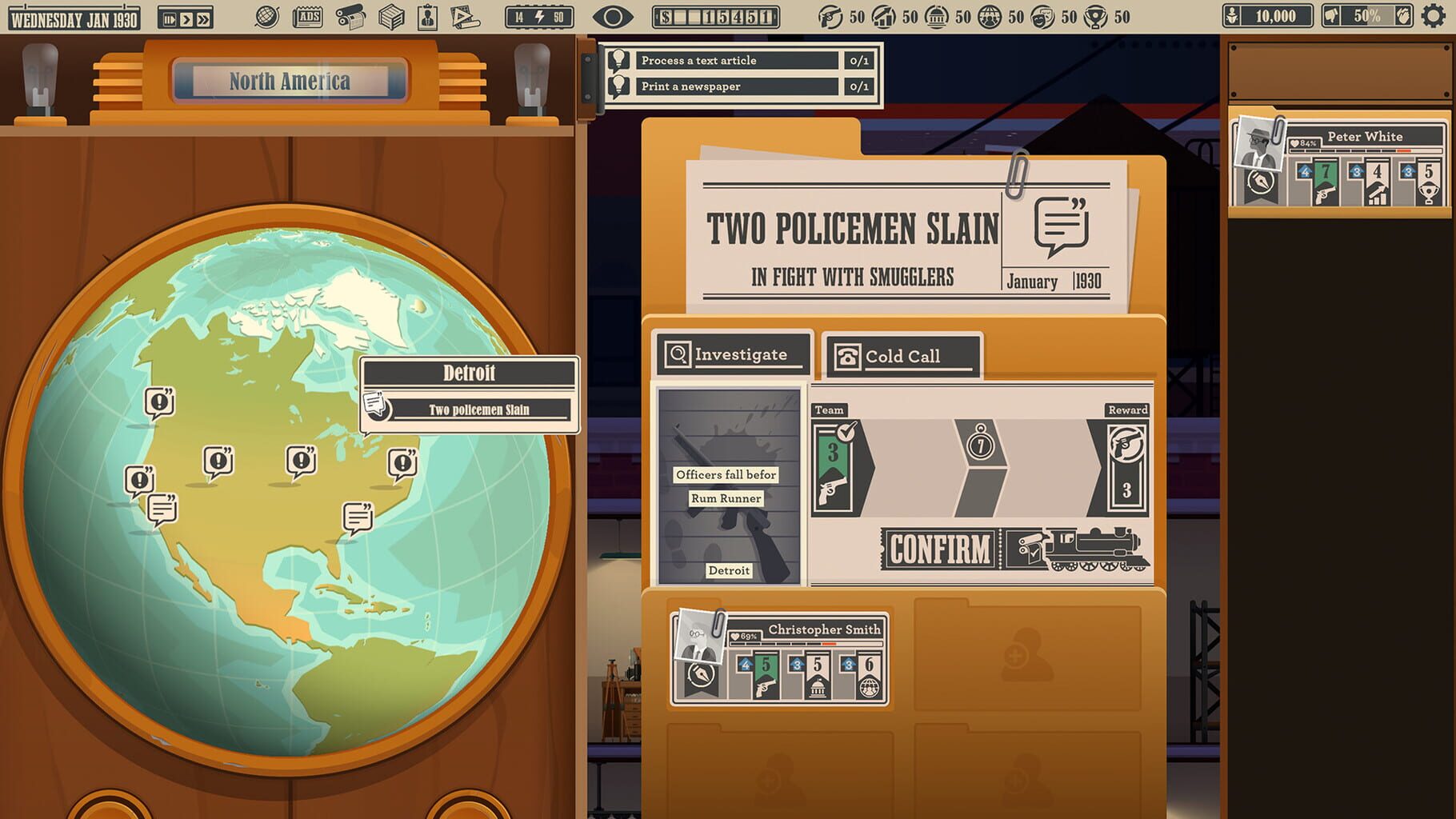Switch to the Cold Call tab

tap(902, 354)
